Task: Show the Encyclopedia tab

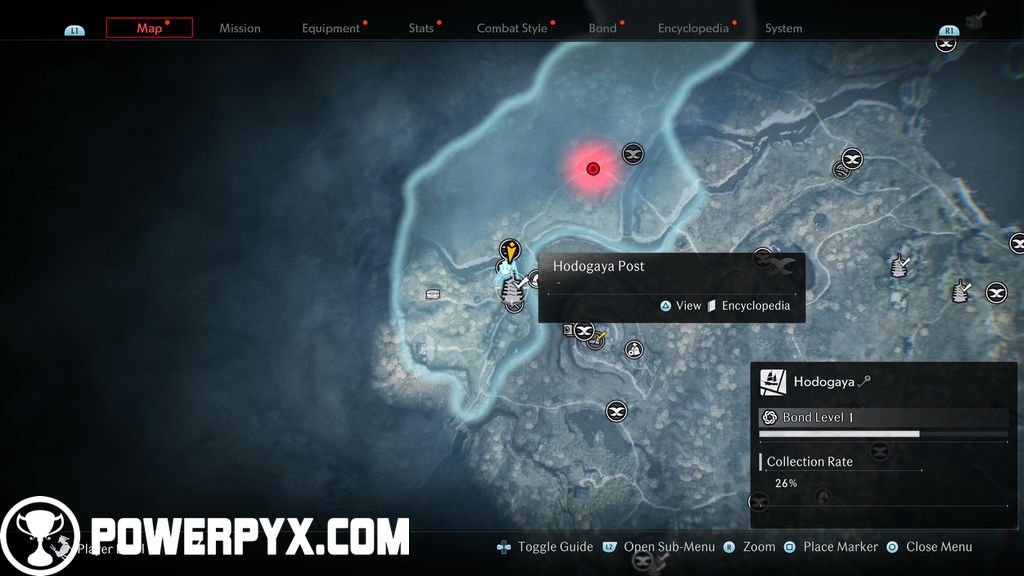Action: 693,28
